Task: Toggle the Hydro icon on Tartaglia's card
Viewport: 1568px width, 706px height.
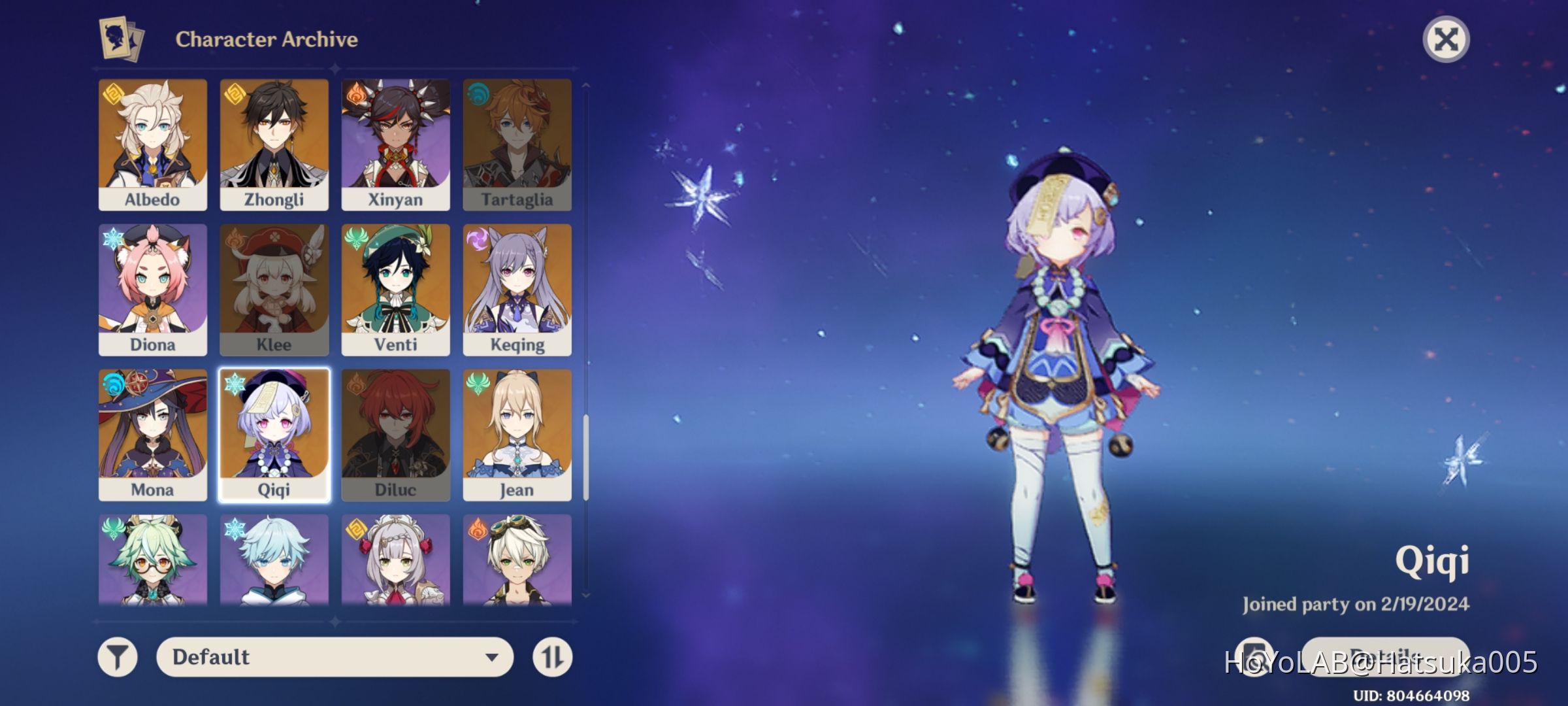Action: (476, 97)
